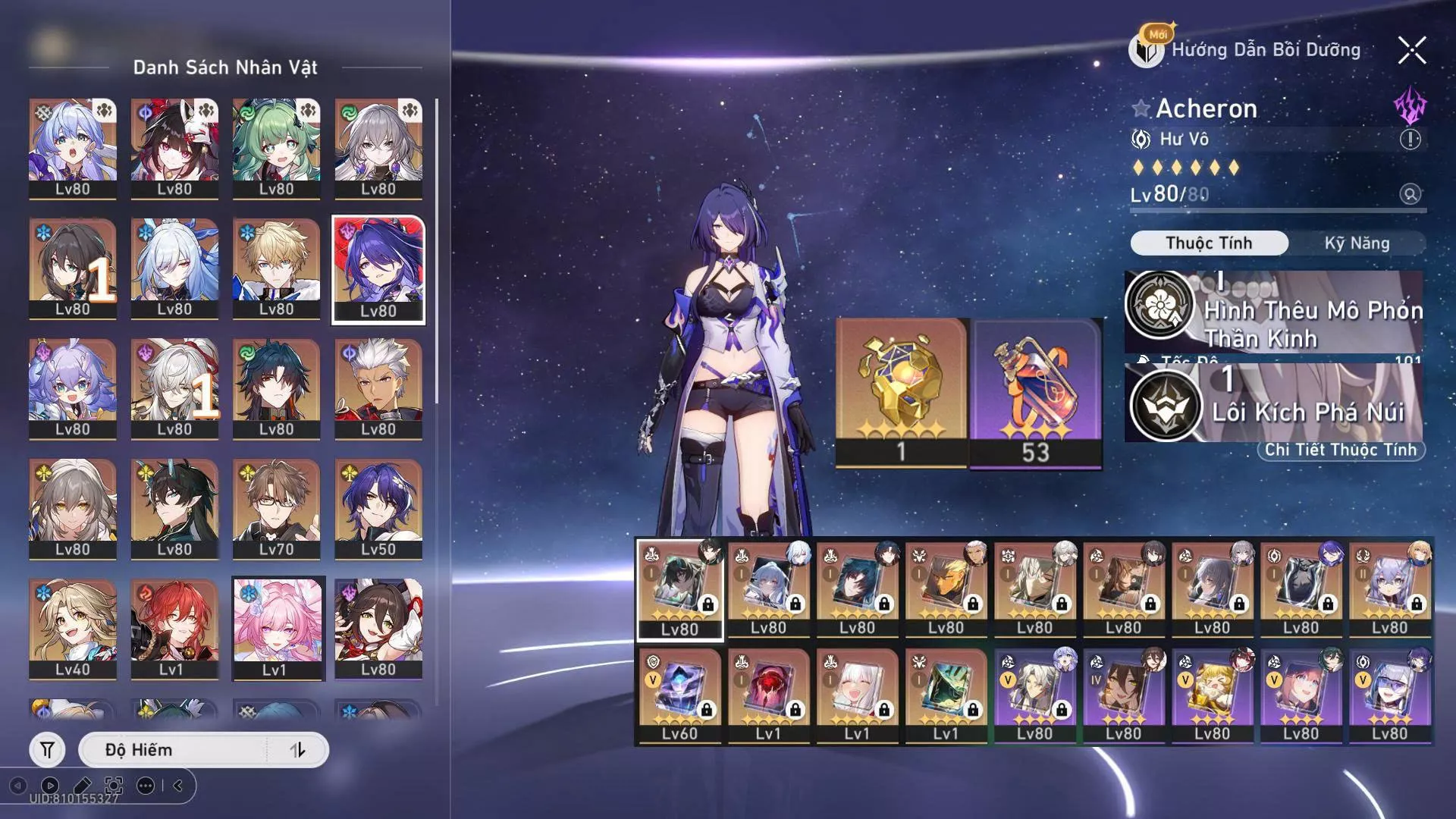Viewport: 1456px width, 819px height.
Task: Open the Độ Hiếm sort dropdown
Action: point(174,750)
